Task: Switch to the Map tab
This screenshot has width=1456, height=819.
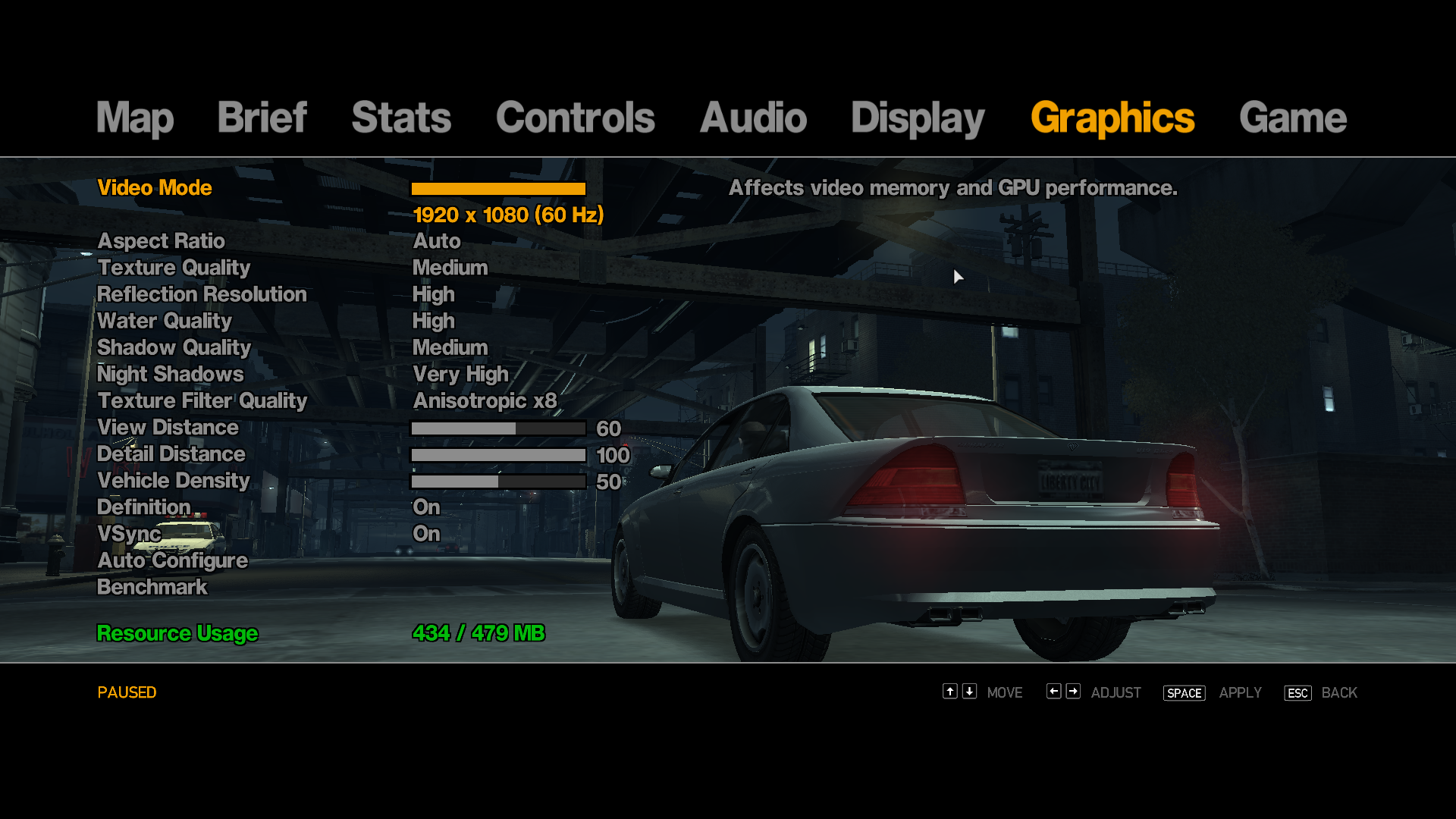Action: 135,118
